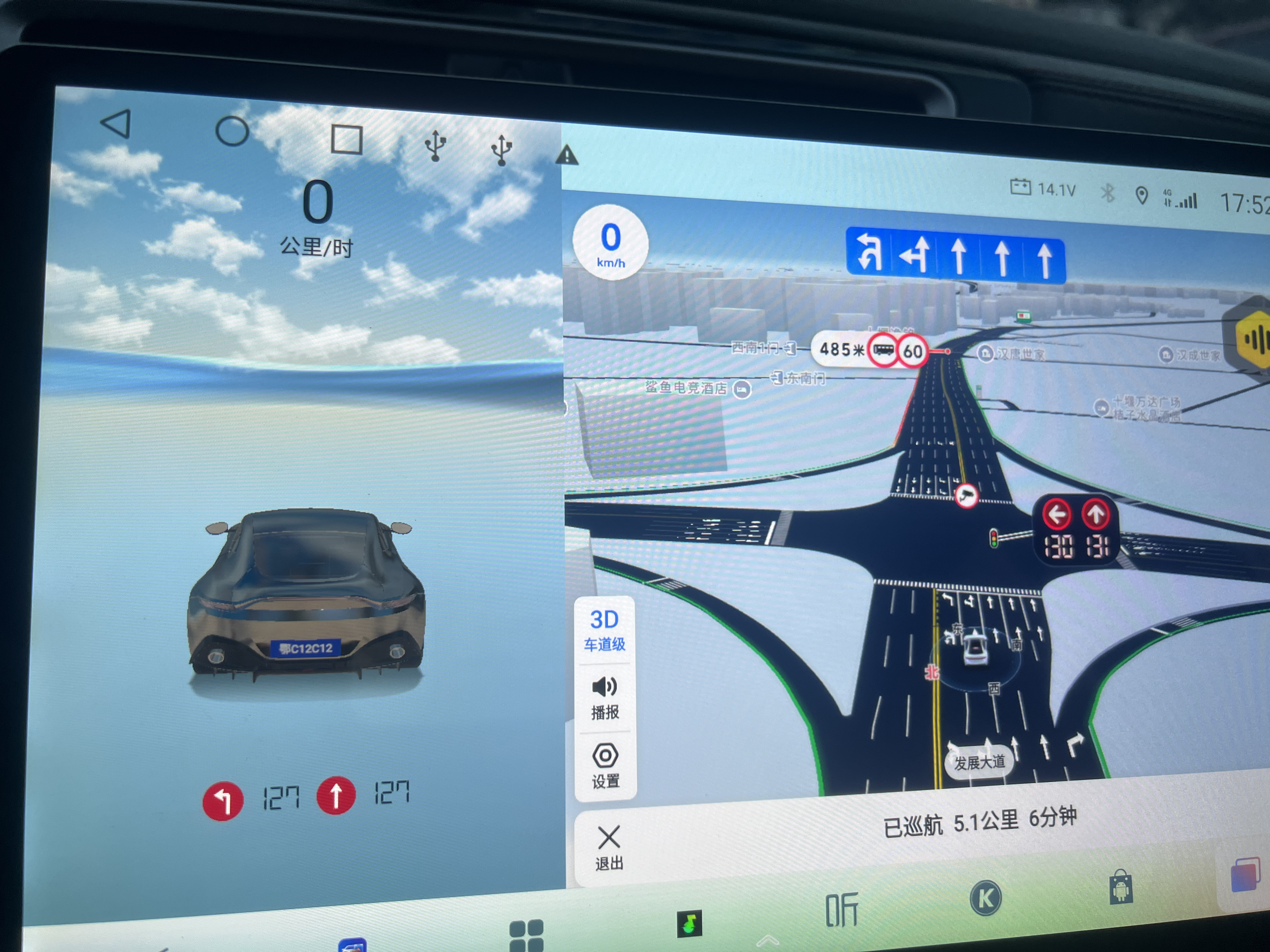The image size is (1270, 952).
Task: Open the 播报 voice broadcast options
Action: pyautogui.click(x=605, y=698)
